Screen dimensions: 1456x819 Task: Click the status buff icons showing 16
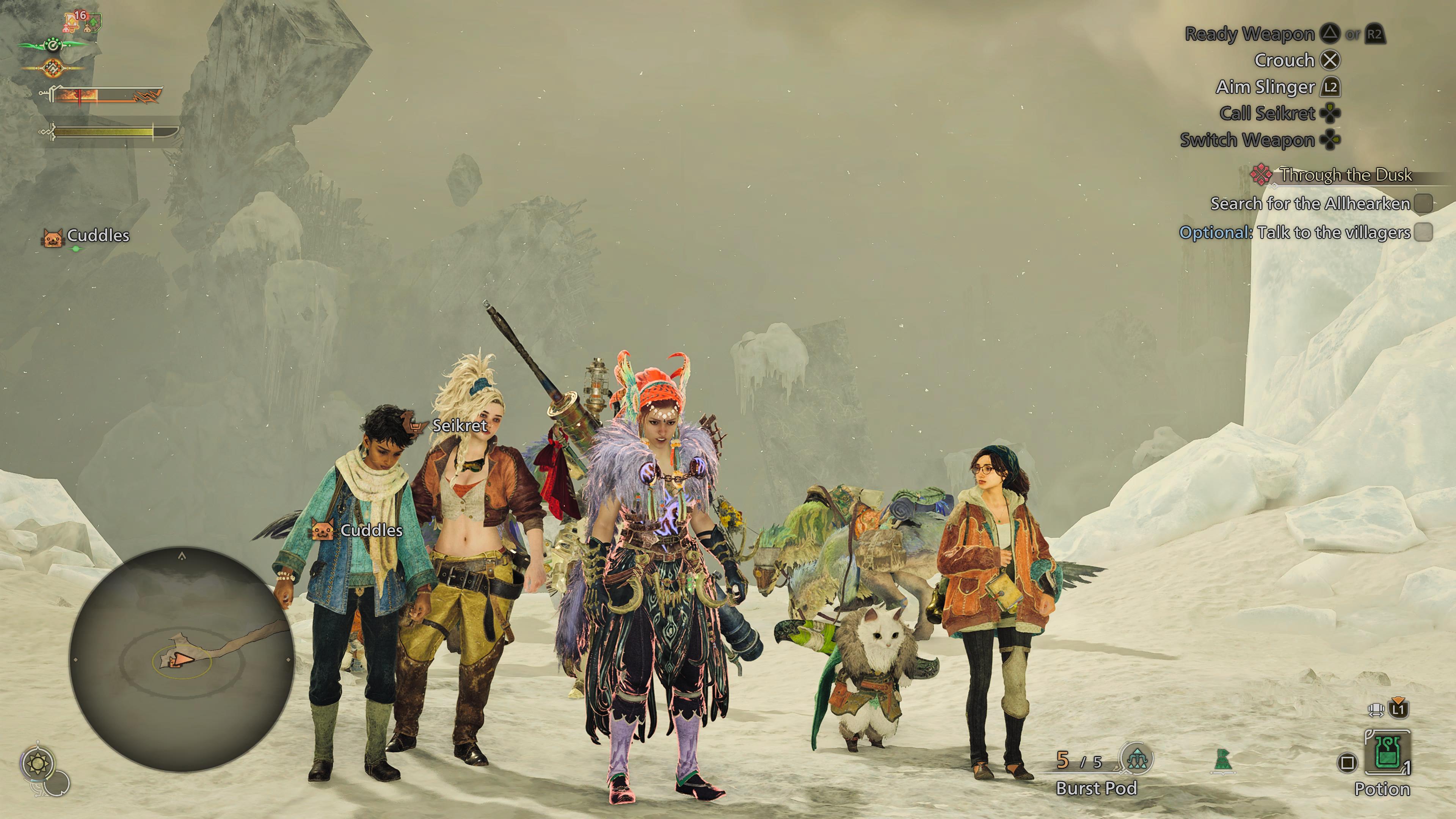pyautogui.click(x=82, y=21)
